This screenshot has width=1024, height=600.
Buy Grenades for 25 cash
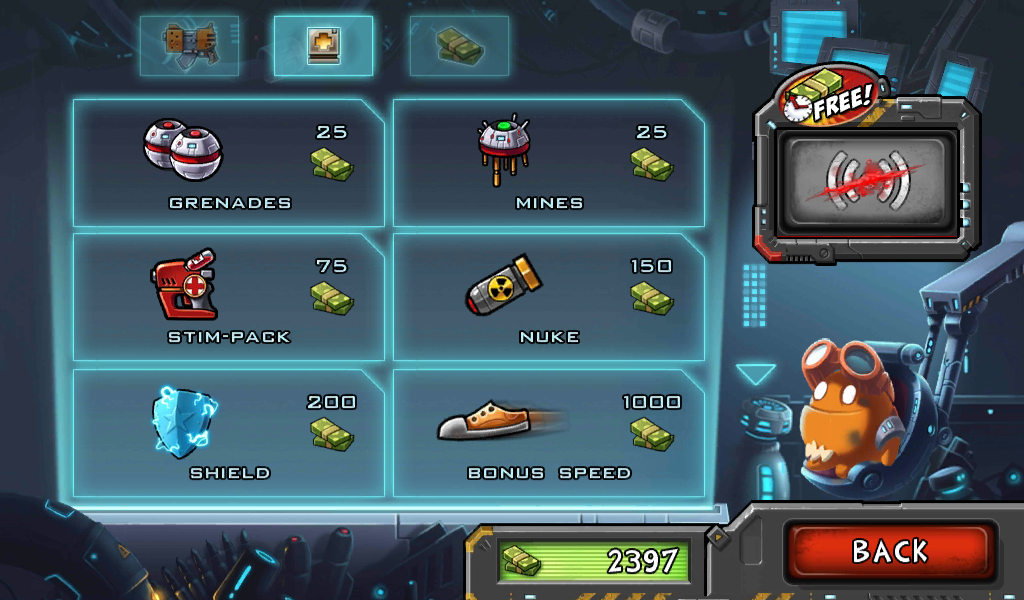pos(228,162)
